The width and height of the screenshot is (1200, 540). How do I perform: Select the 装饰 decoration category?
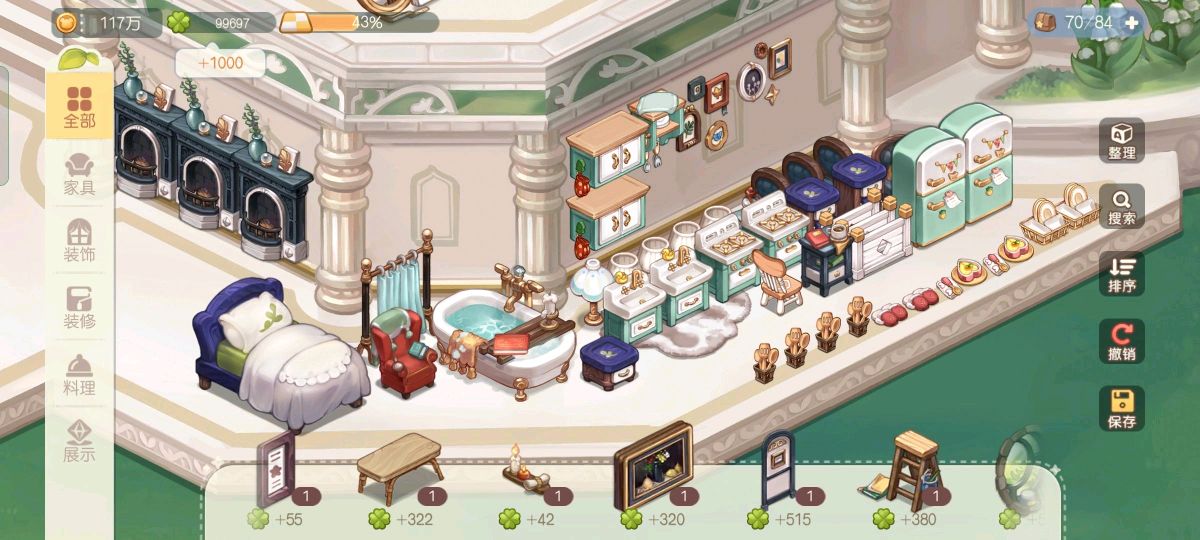[x=79, y=241]
